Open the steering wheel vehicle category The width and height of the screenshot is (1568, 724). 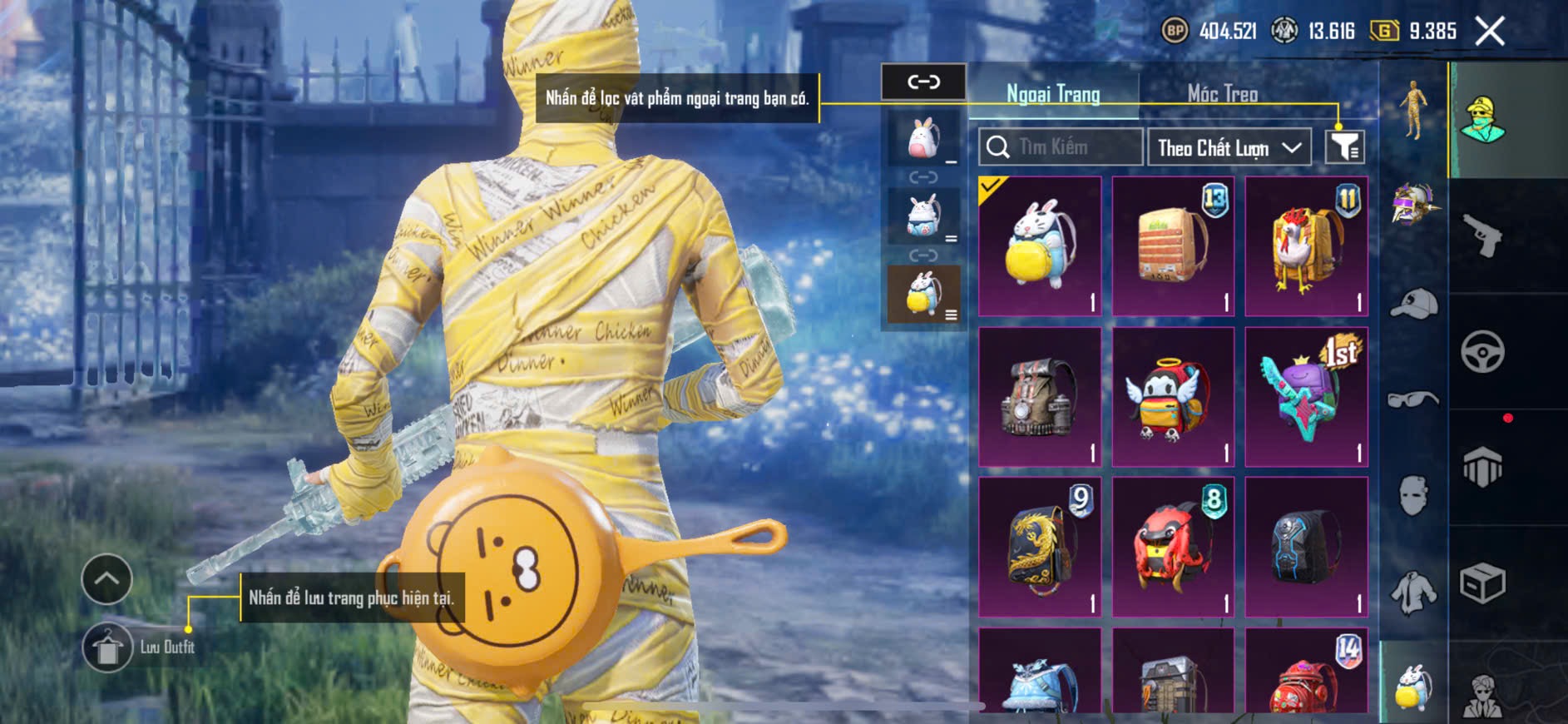tap(1483, 351)
